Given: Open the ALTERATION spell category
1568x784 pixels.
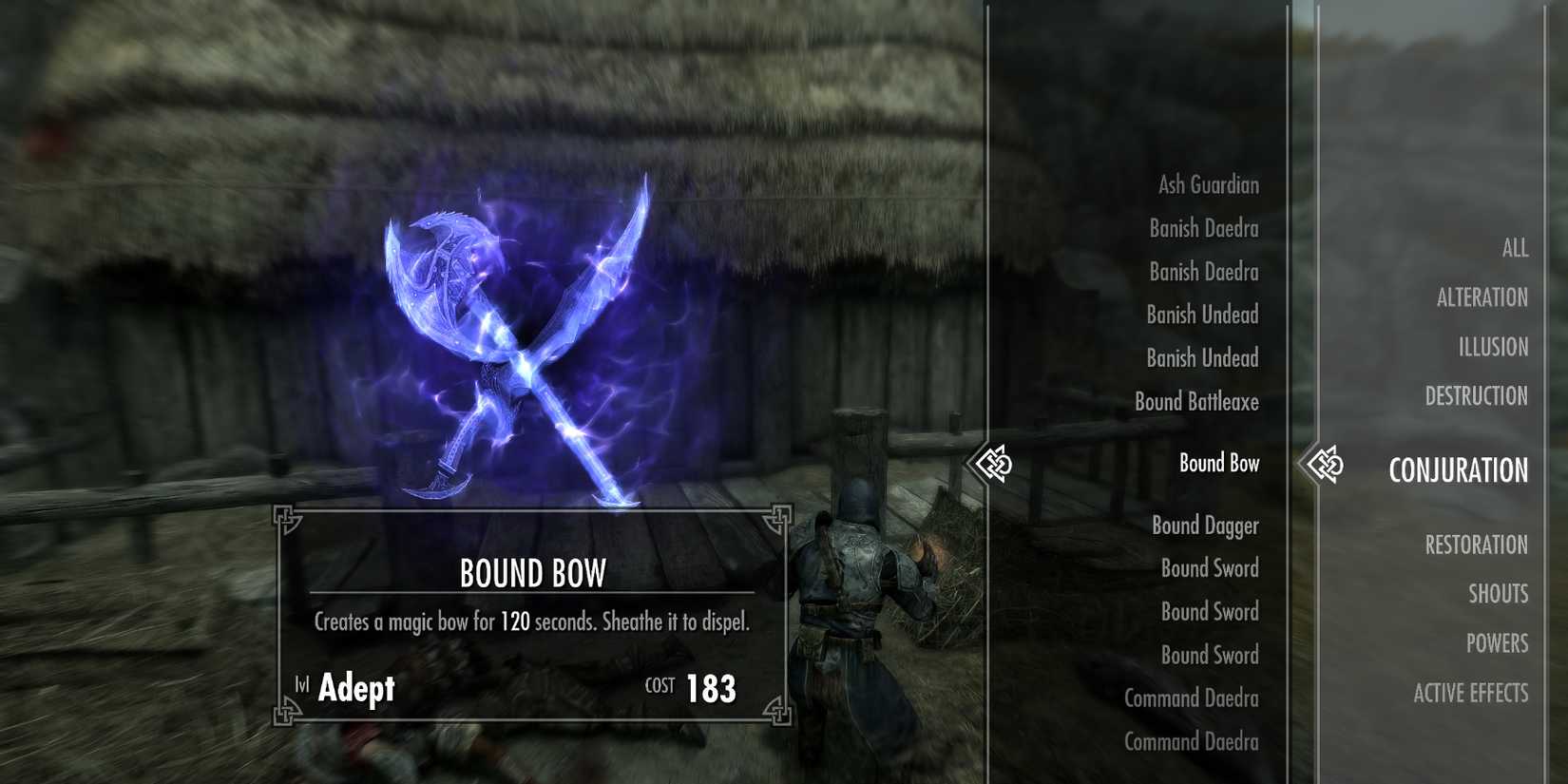Looking at the screenshot, I should point(1483,296).
